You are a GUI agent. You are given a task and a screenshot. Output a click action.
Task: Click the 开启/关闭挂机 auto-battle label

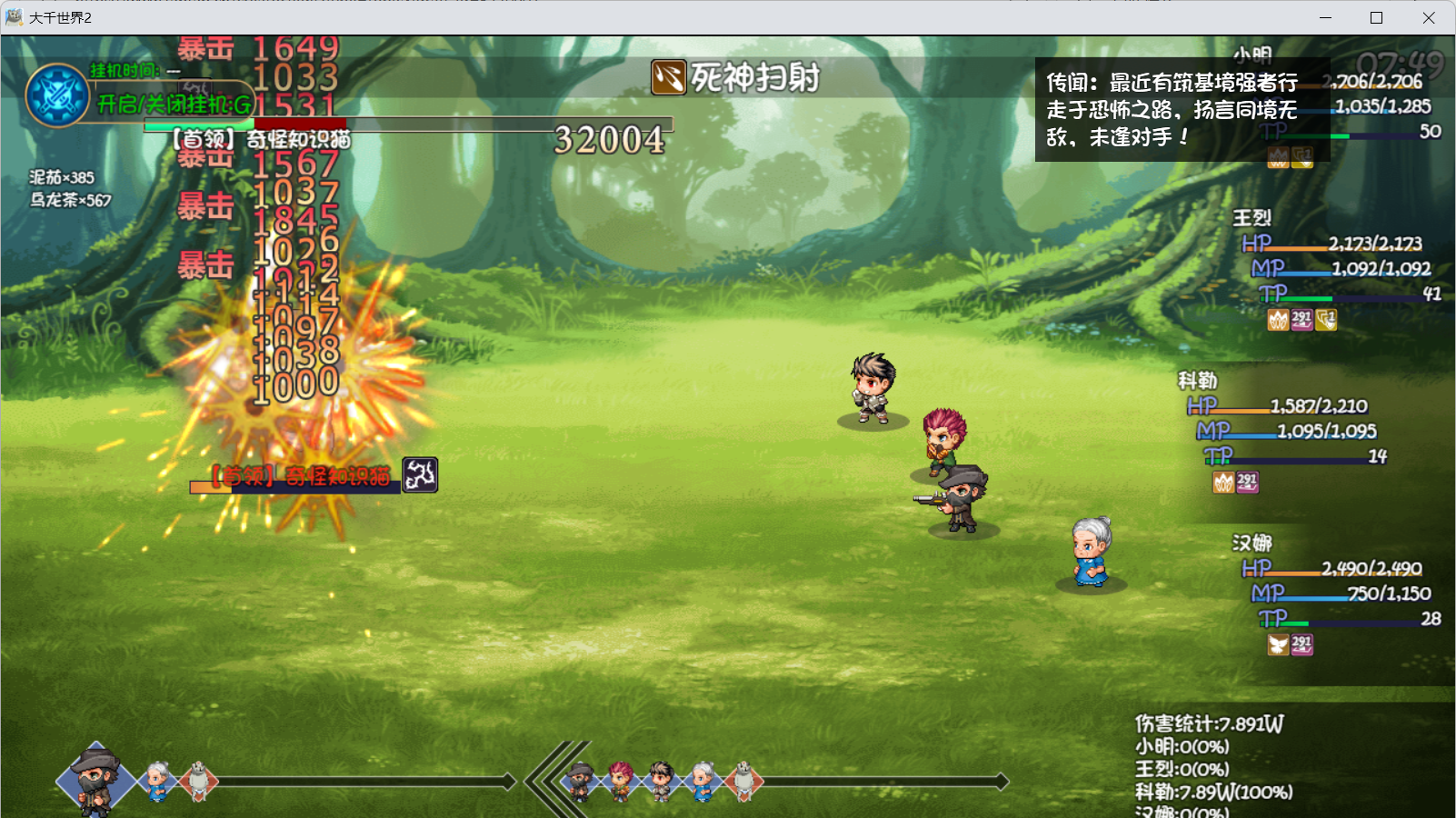coord(175,105)
